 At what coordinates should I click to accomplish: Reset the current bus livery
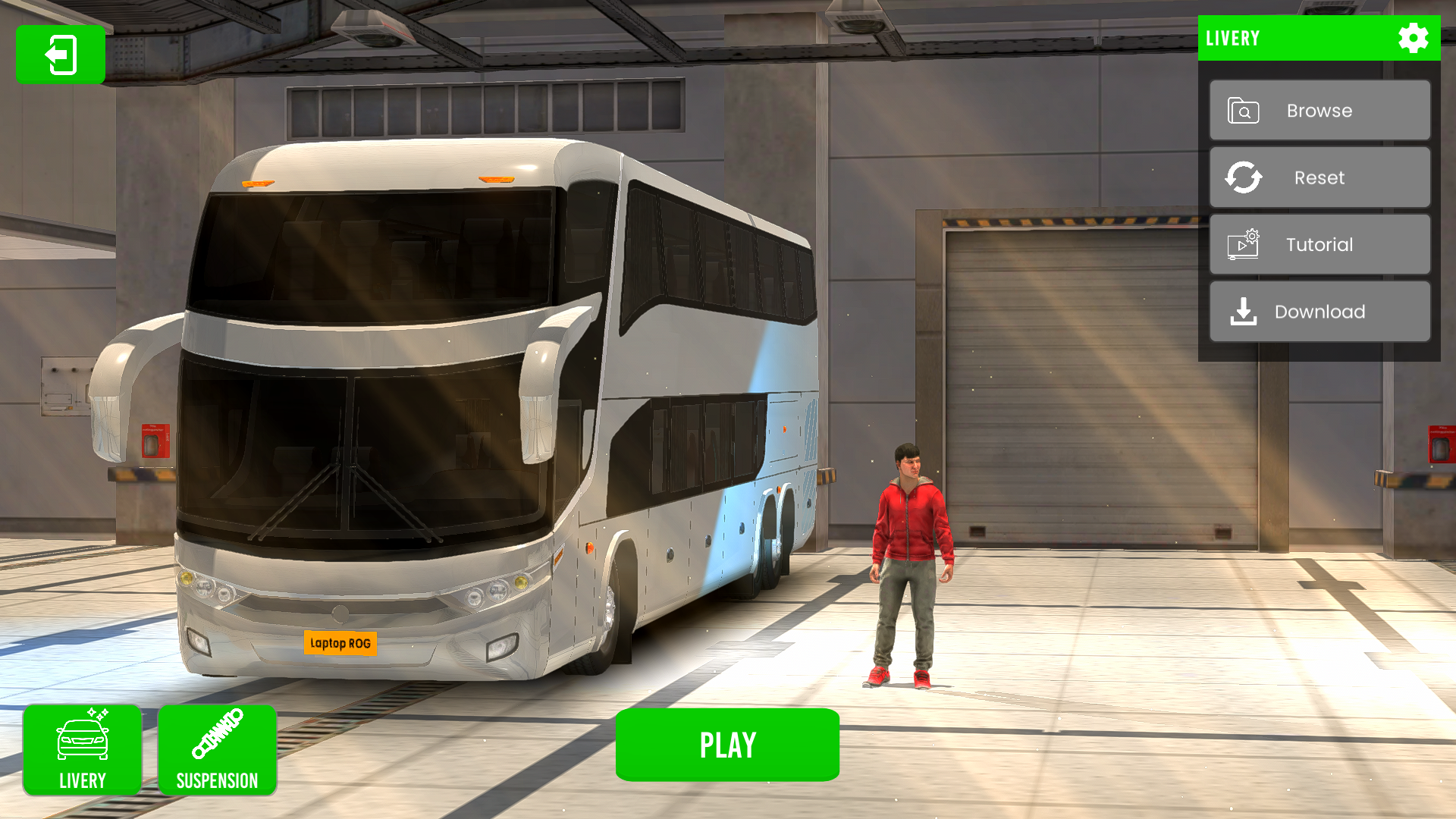pyautogui.click(x=1319, y=177)
